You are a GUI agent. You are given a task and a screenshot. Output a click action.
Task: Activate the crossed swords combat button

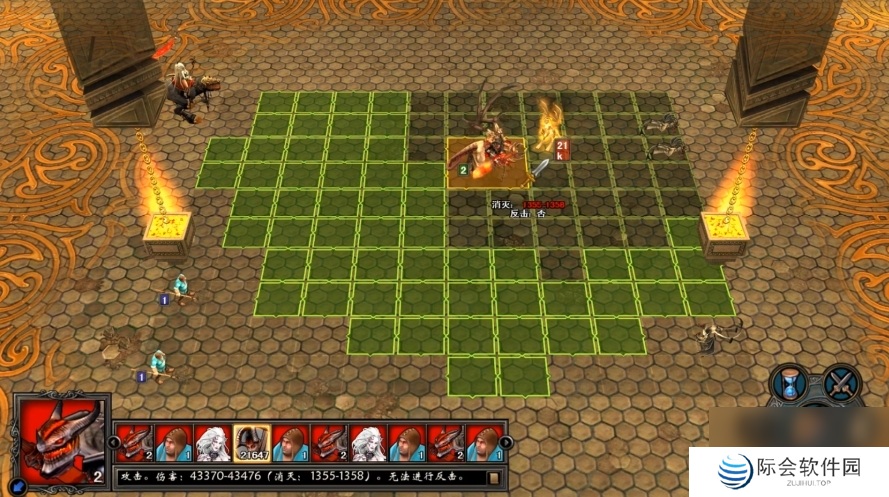click(x=842, y=383)
